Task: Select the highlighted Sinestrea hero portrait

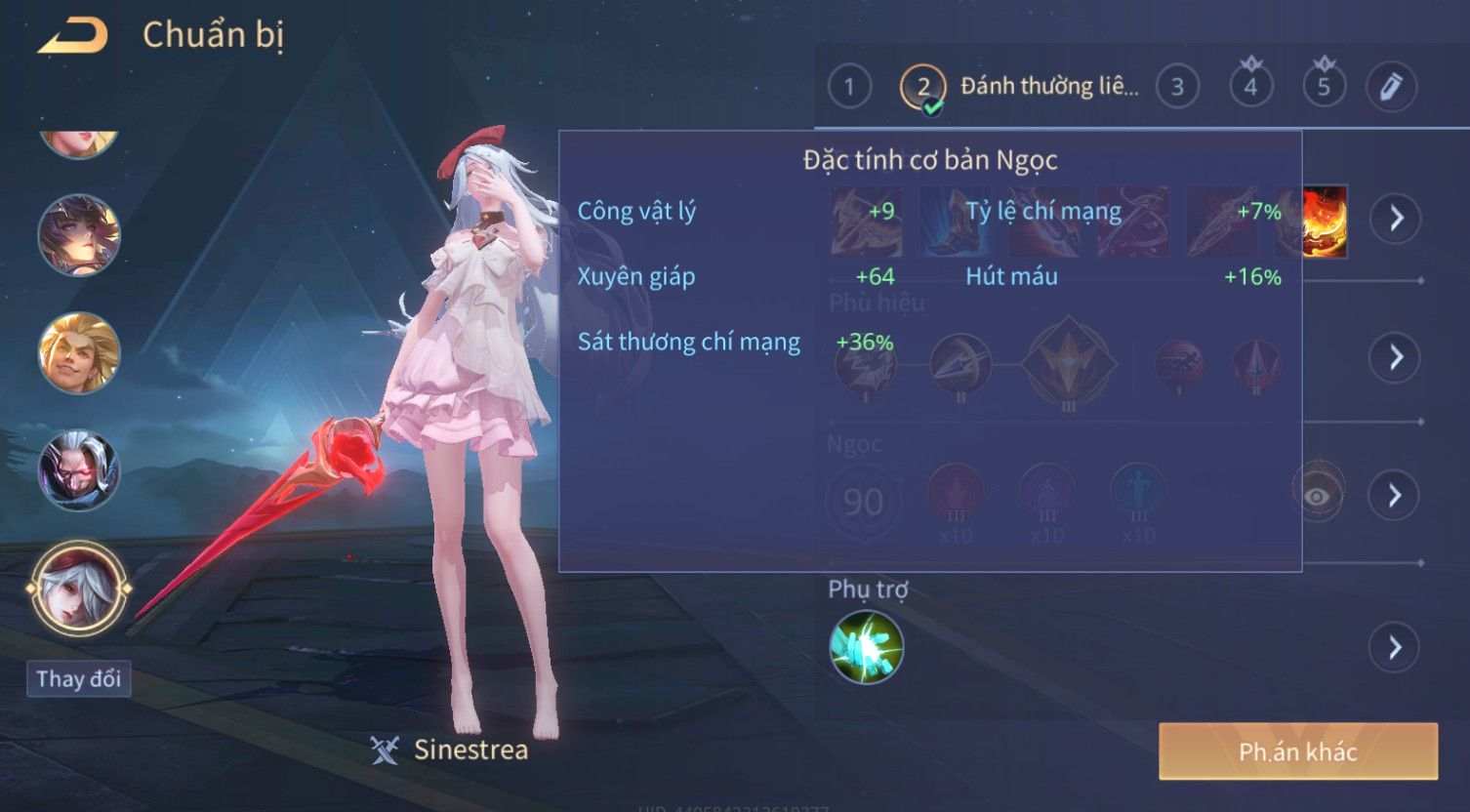Action: [x=79, y=589]
